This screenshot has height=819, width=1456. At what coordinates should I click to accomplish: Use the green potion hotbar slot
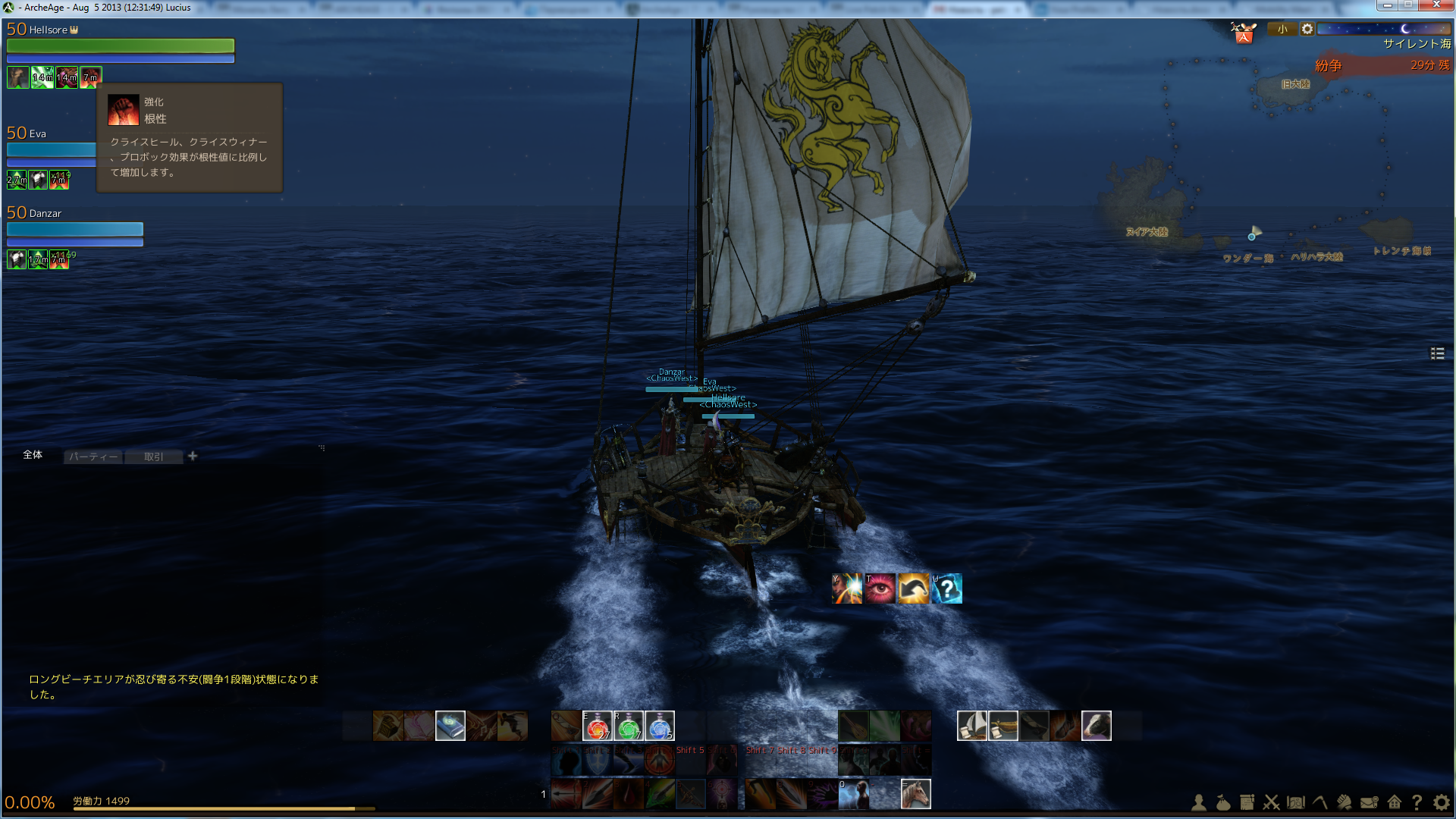click(628, 726)
